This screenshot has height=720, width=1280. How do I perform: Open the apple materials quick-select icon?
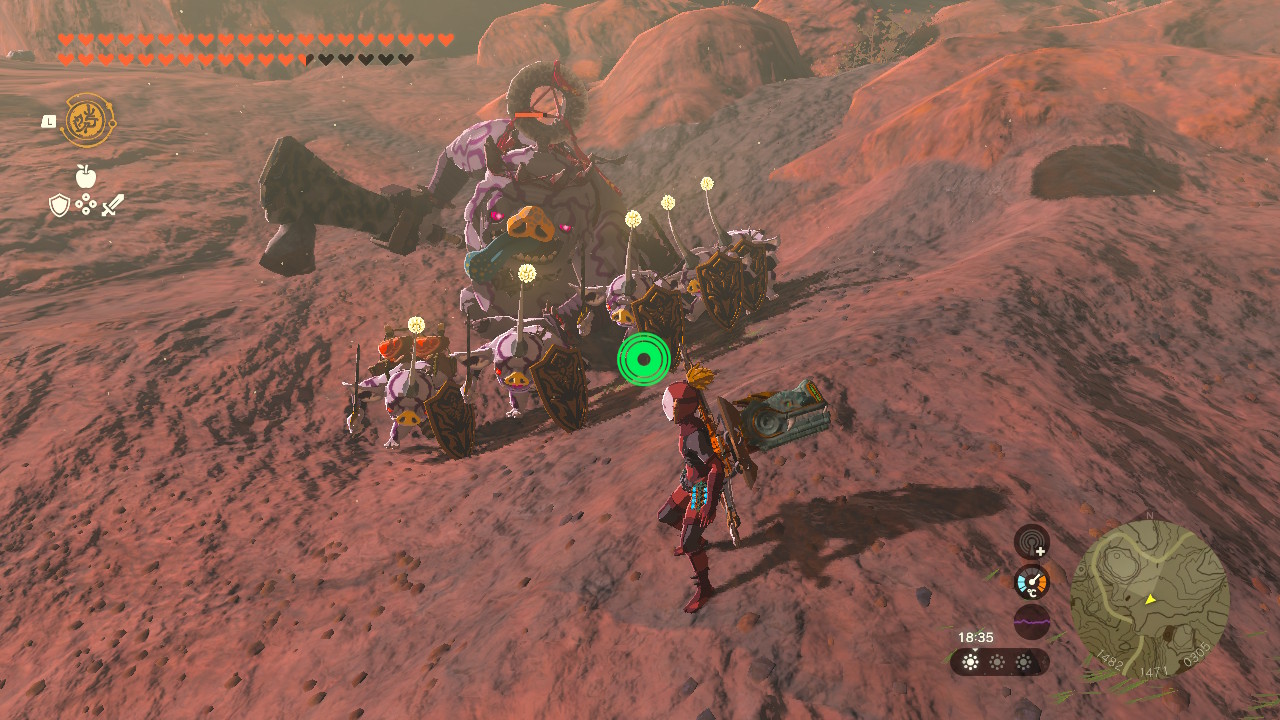click(86, 176)
